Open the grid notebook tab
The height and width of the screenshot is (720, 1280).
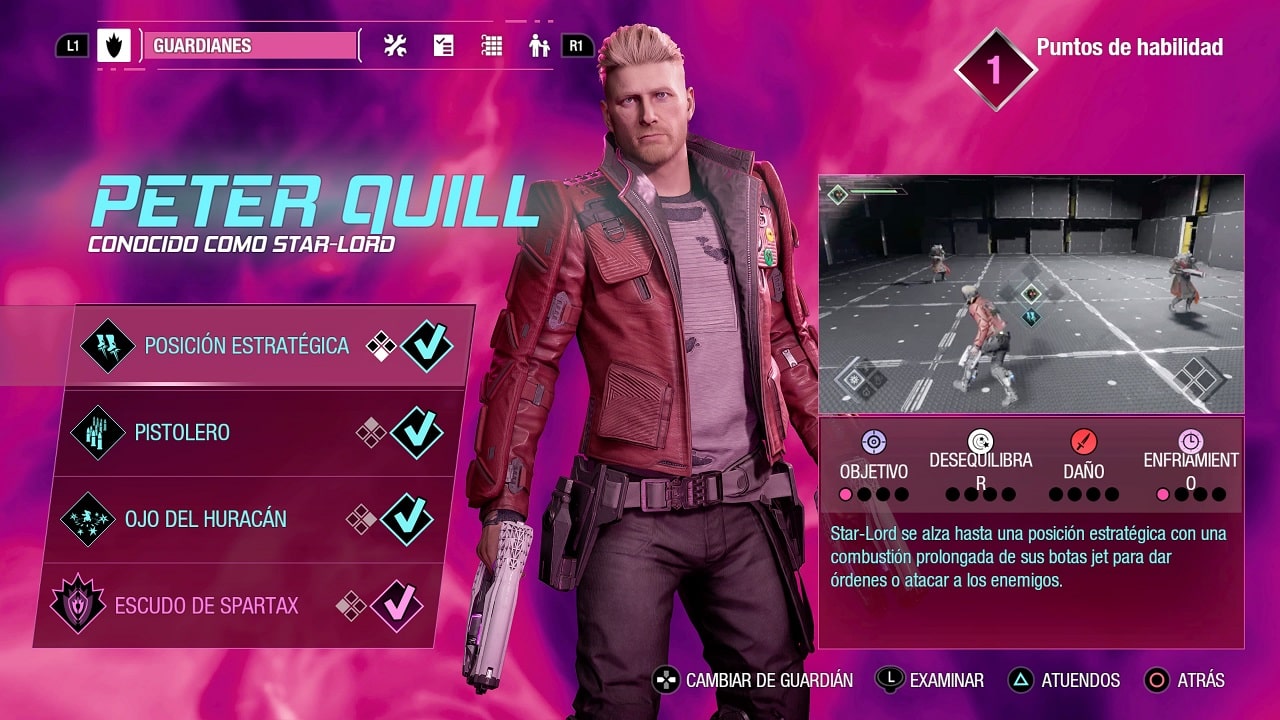tap(491, 46)
